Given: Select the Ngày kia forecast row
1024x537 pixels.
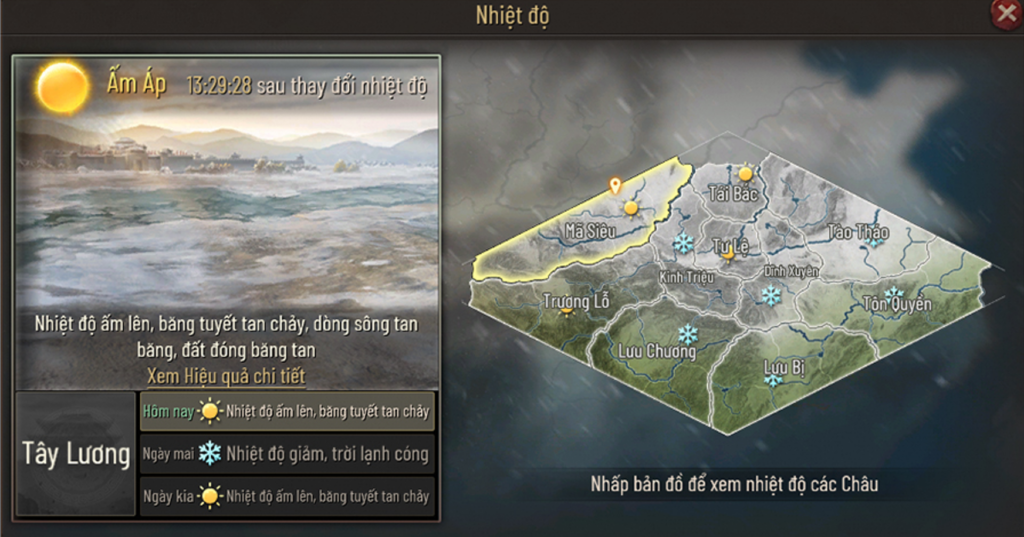Looking at the screenshot, I should click(287, 496).
